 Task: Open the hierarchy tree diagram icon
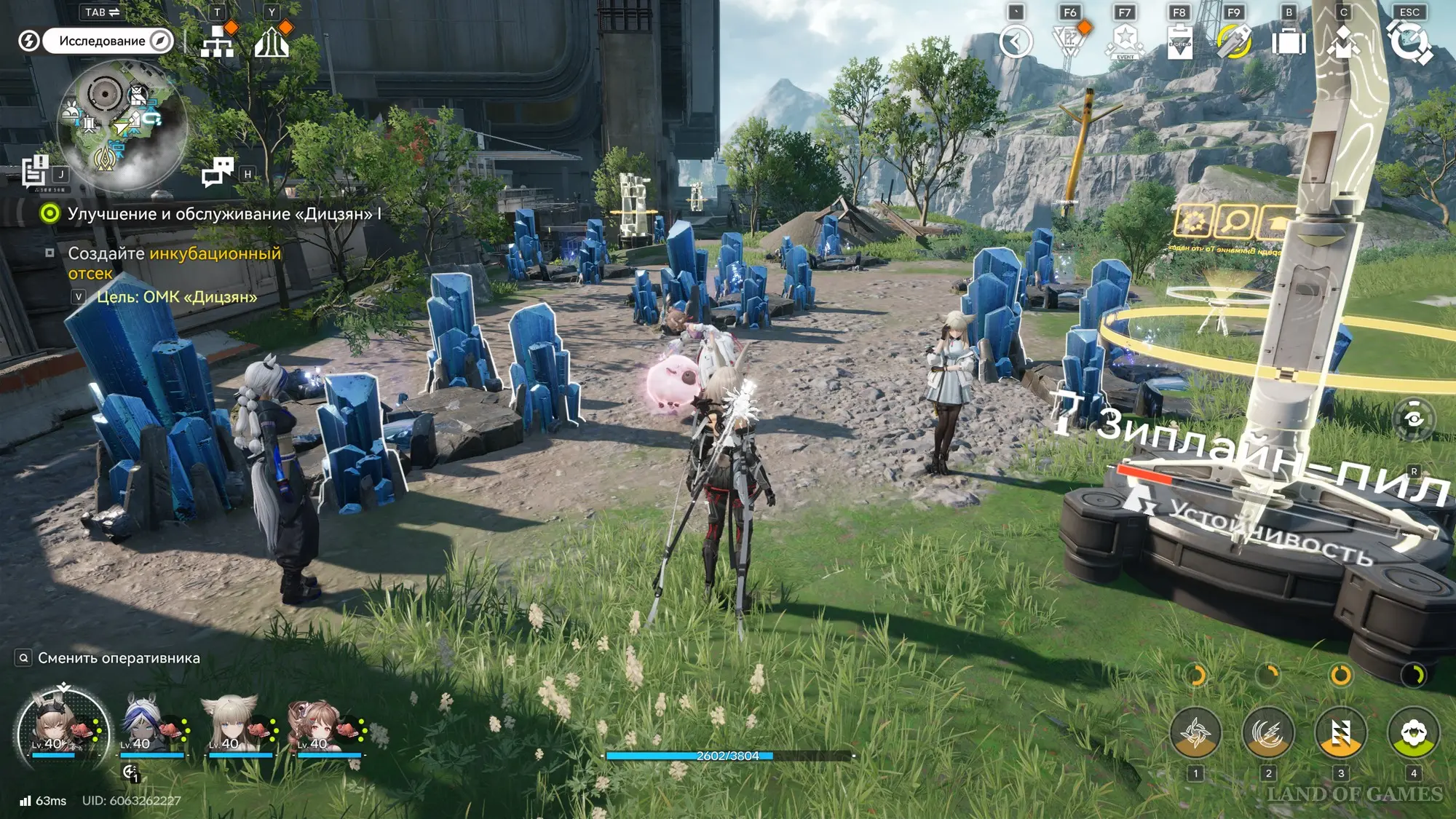coord(218,41)
